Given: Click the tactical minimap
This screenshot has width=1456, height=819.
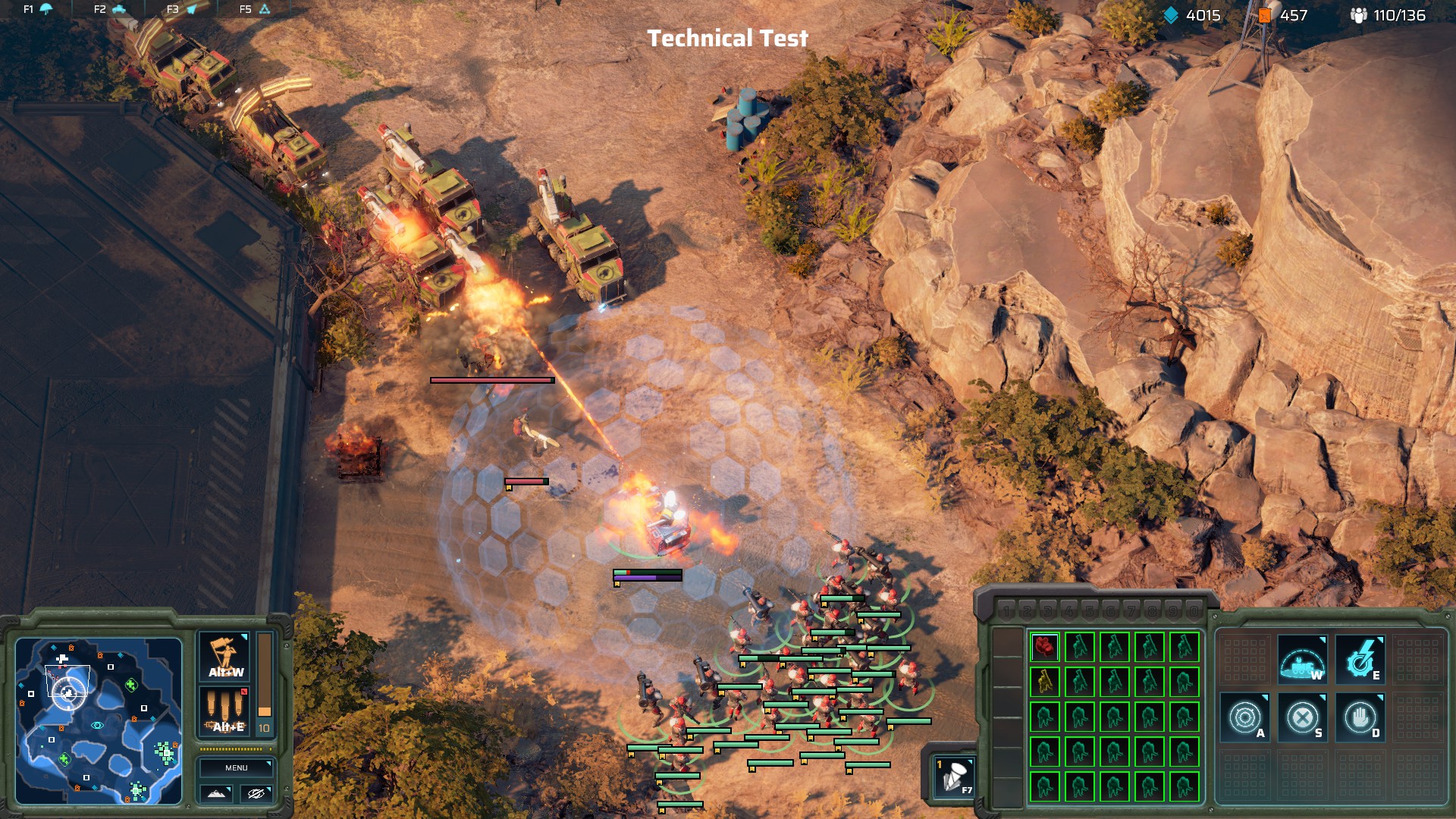Looking at the screenshot, I should pos(99,720).
